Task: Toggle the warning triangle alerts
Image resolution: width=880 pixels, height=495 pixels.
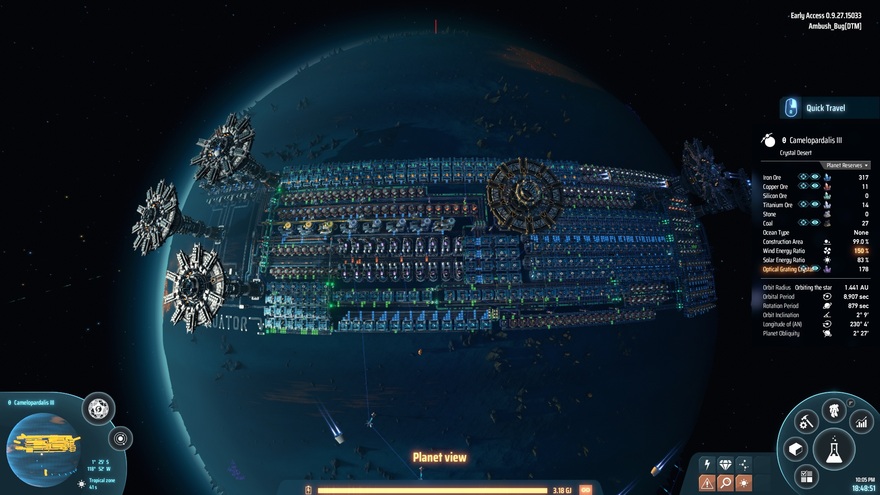Action: pos(706,483)
